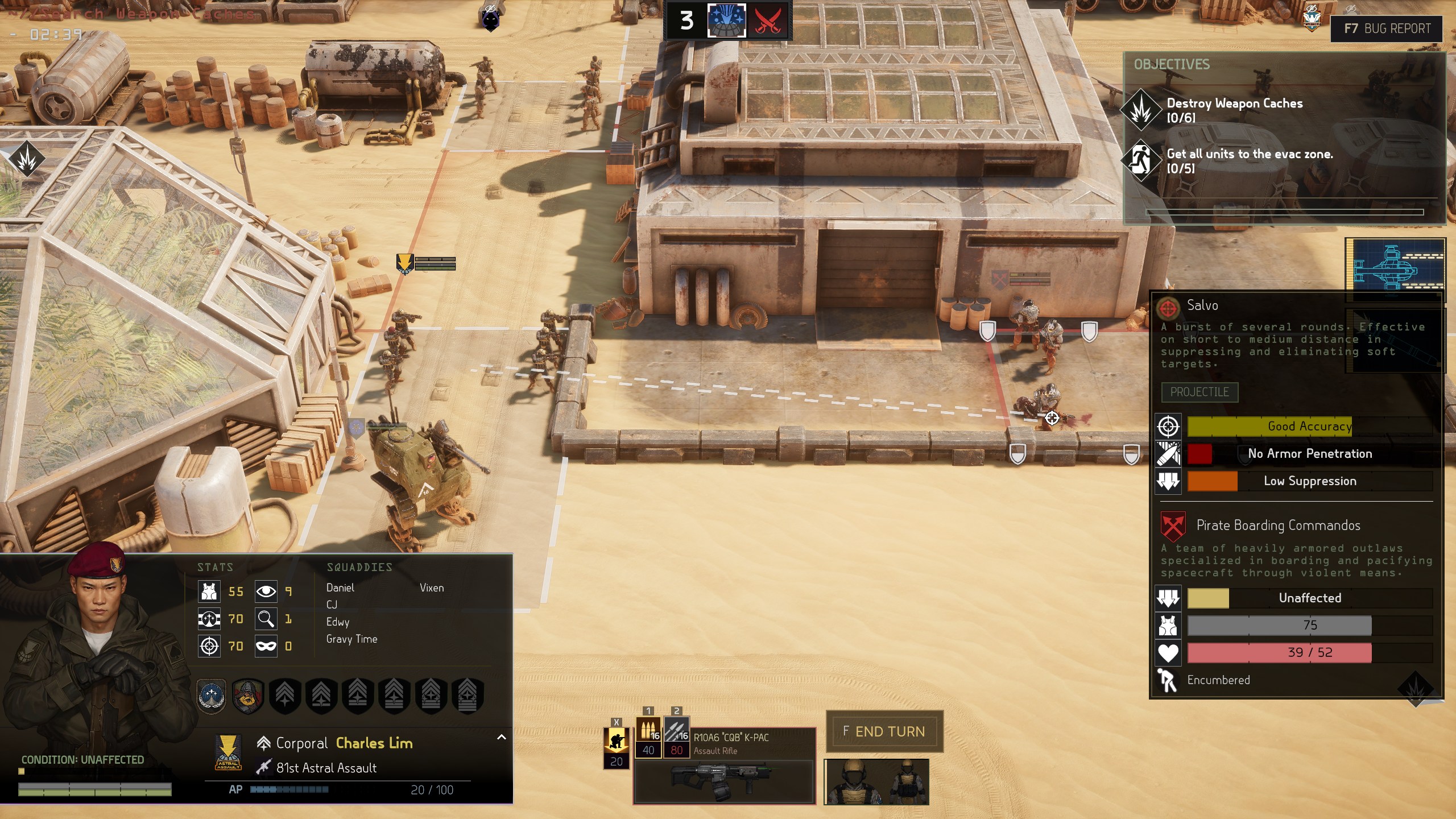Select the evac zone objective entry
The width and height of the screenshot is (1456, 819).
click(x=1249, y=160)
